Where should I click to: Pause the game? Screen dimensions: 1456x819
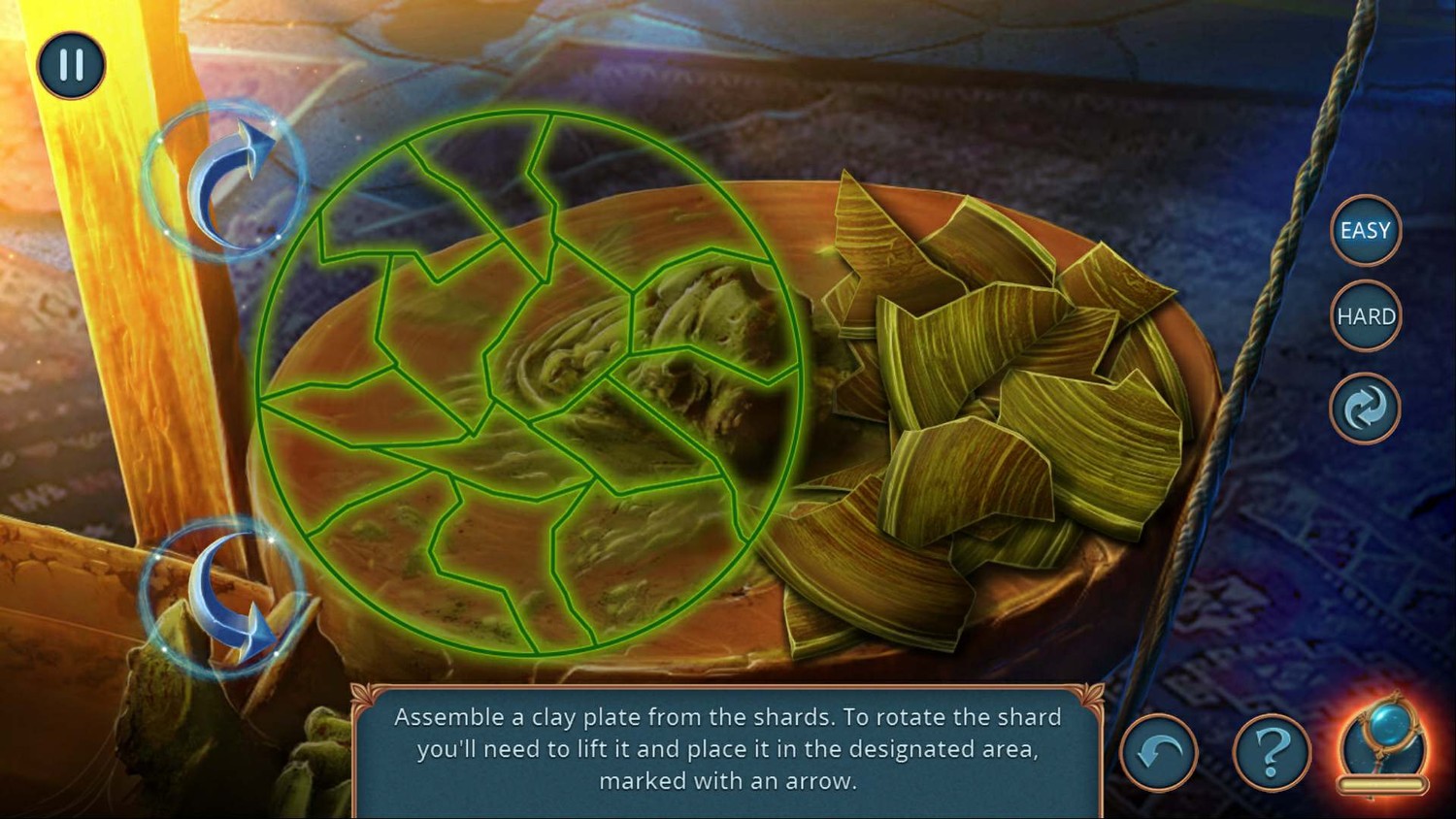point(71,65)
